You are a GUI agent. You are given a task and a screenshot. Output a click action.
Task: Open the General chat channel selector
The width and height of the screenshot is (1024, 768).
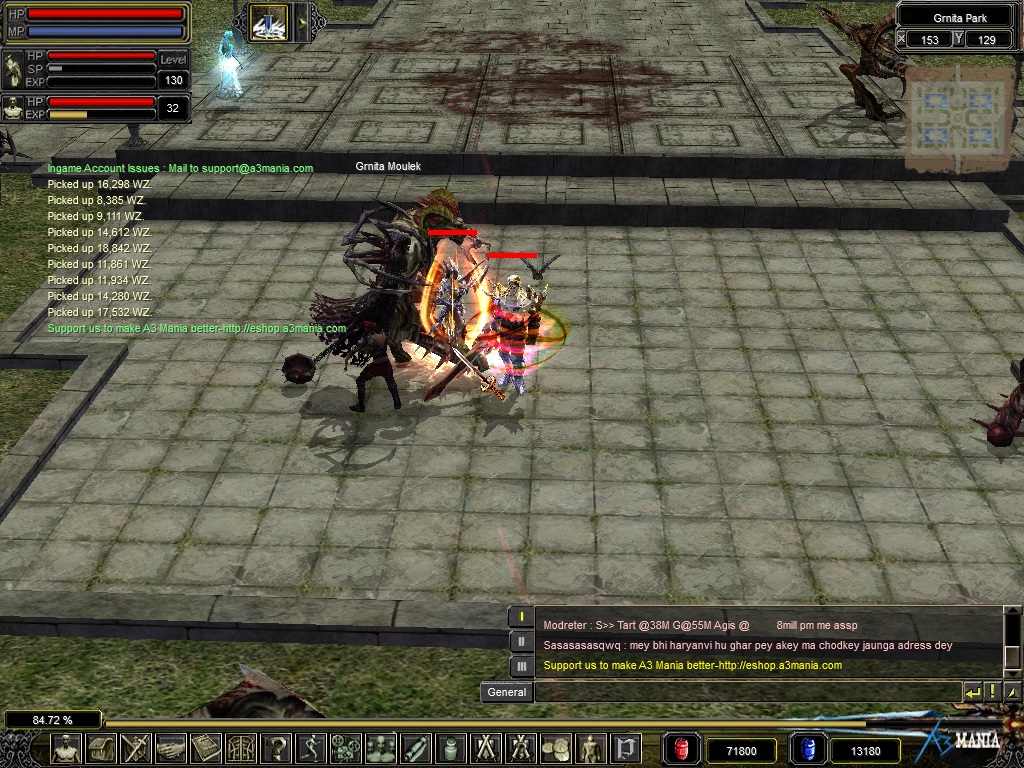[x=506, y=692]
